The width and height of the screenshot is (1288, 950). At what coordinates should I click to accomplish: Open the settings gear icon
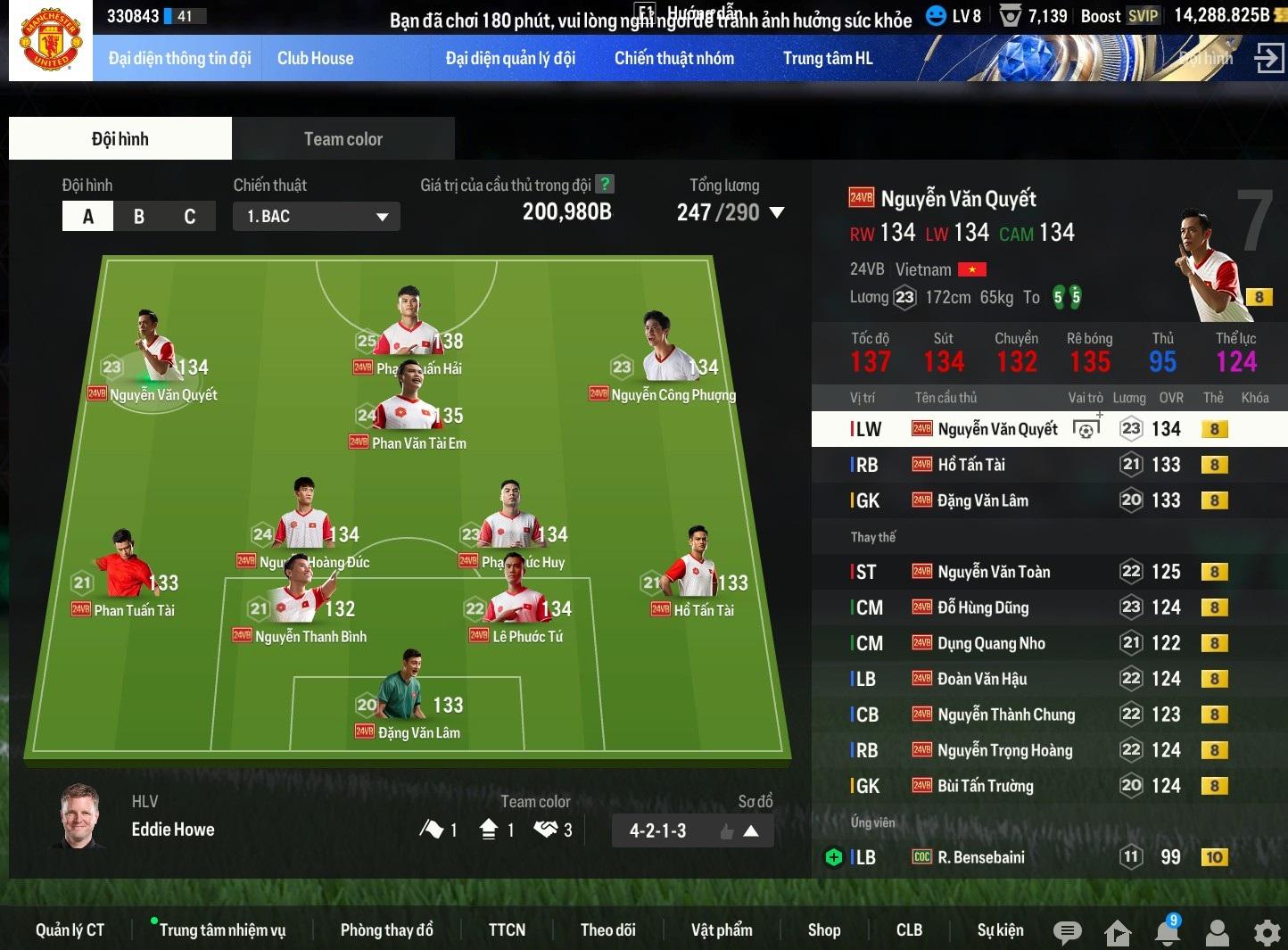pos(1267,933)
